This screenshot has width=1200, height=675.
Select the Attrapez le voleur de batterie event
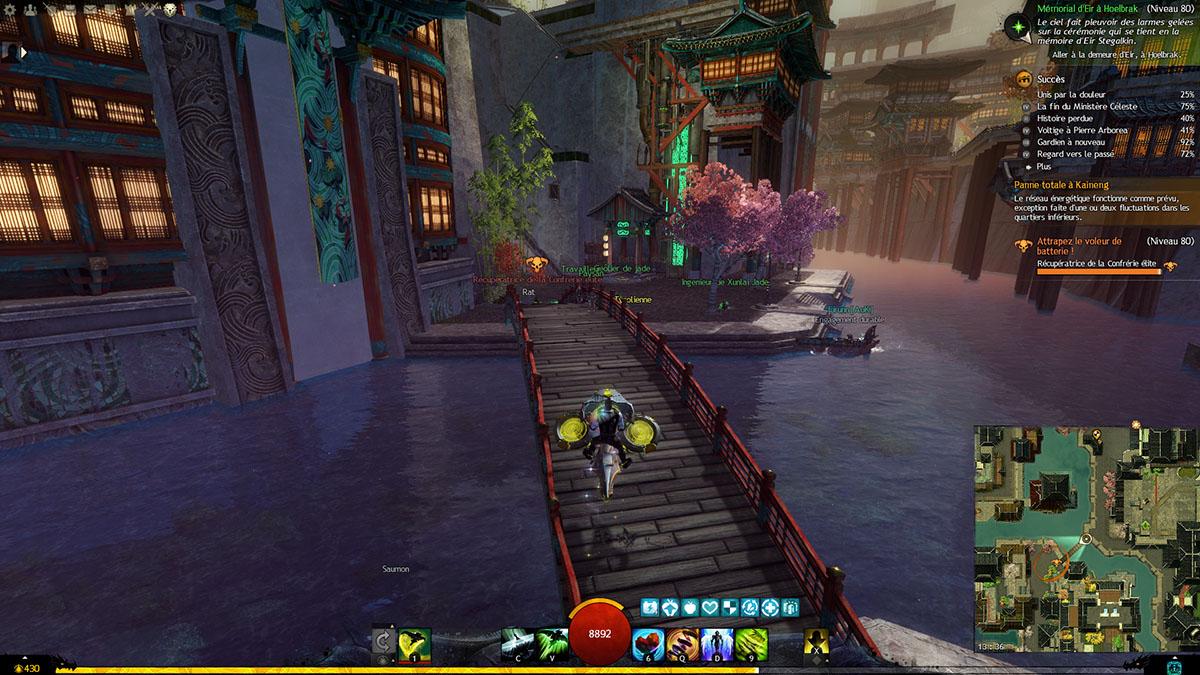1078,246
